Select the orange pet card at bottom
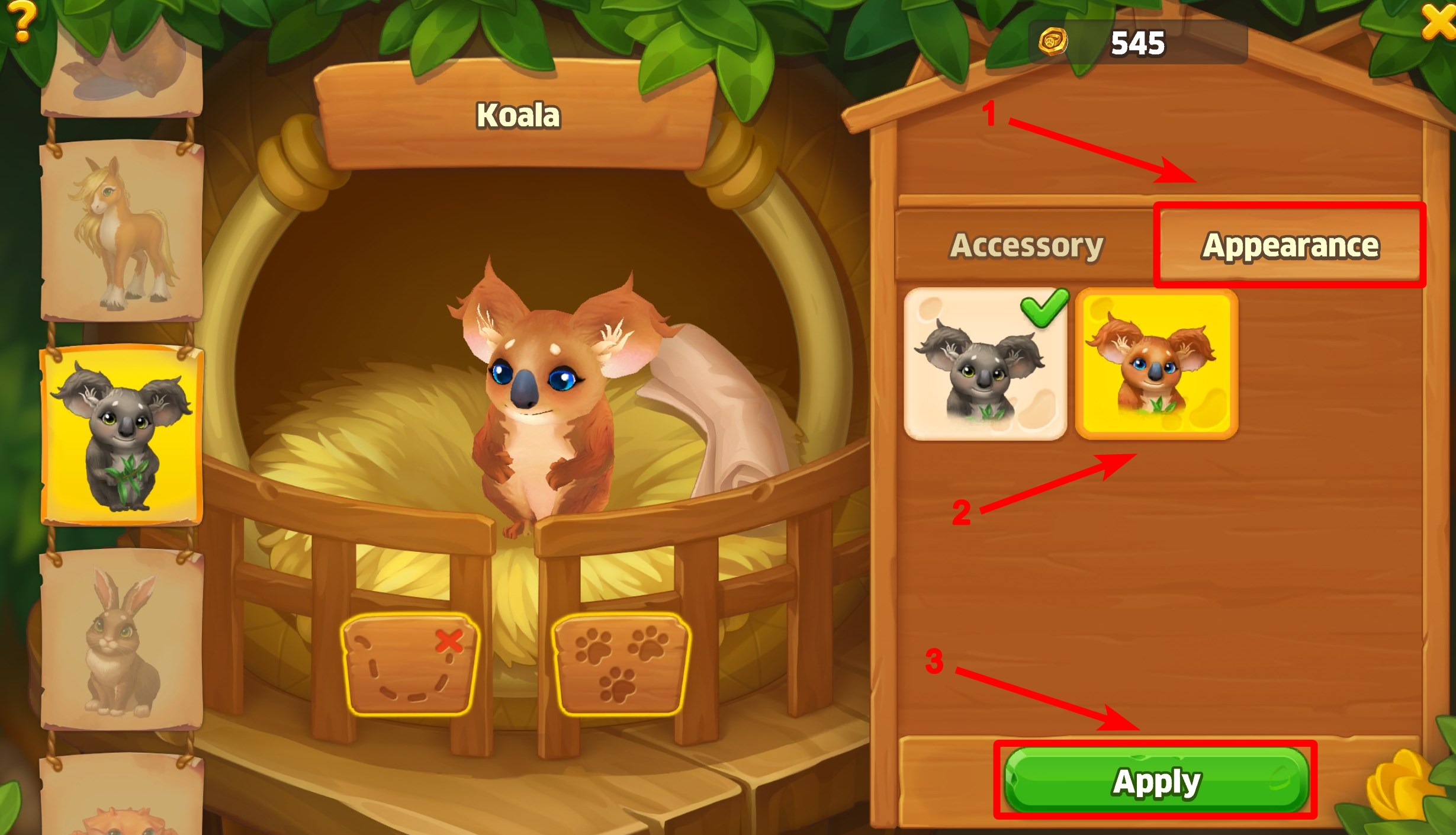This screenshot has height=835, width=1456. click(x=122, y=799)
